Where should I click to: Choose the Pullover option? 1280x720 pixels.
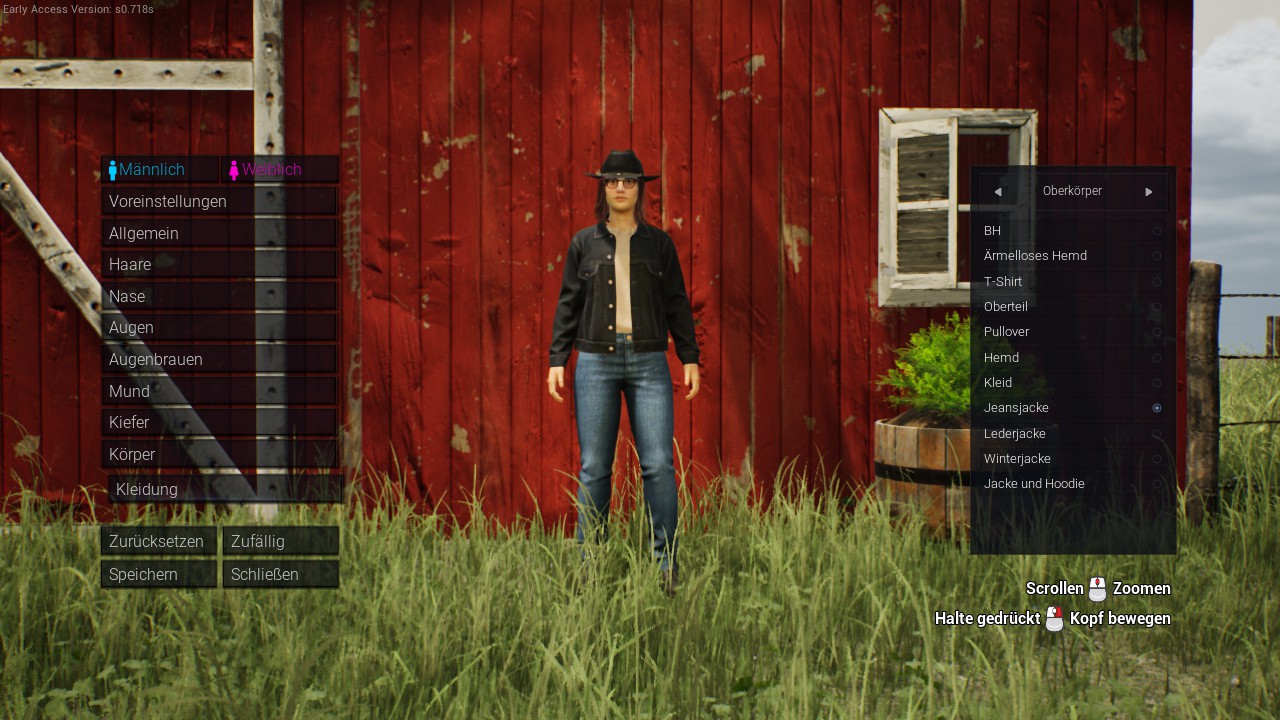(x=1072, y=331)
